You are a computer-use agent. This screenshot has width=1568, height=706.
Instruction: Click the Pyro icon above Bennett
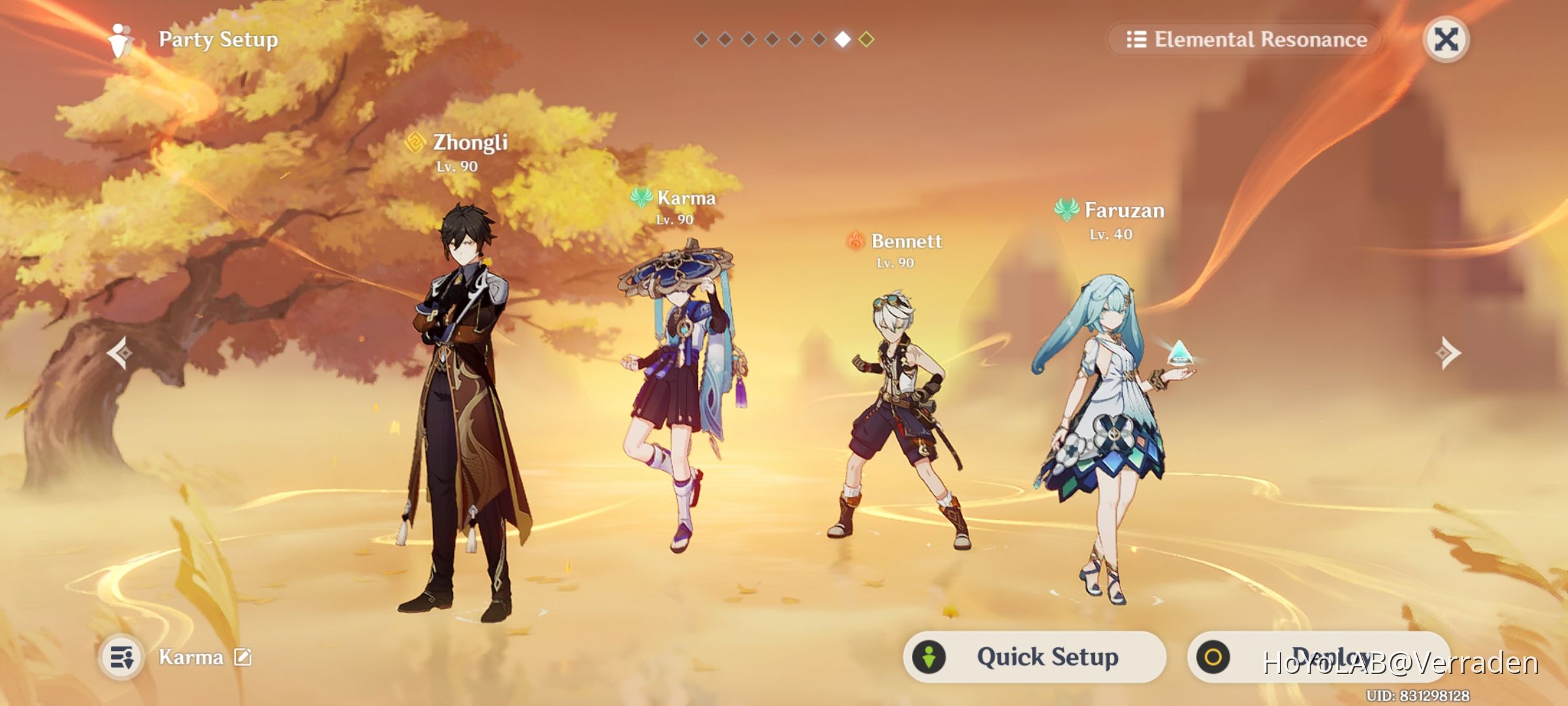(857, 241)
